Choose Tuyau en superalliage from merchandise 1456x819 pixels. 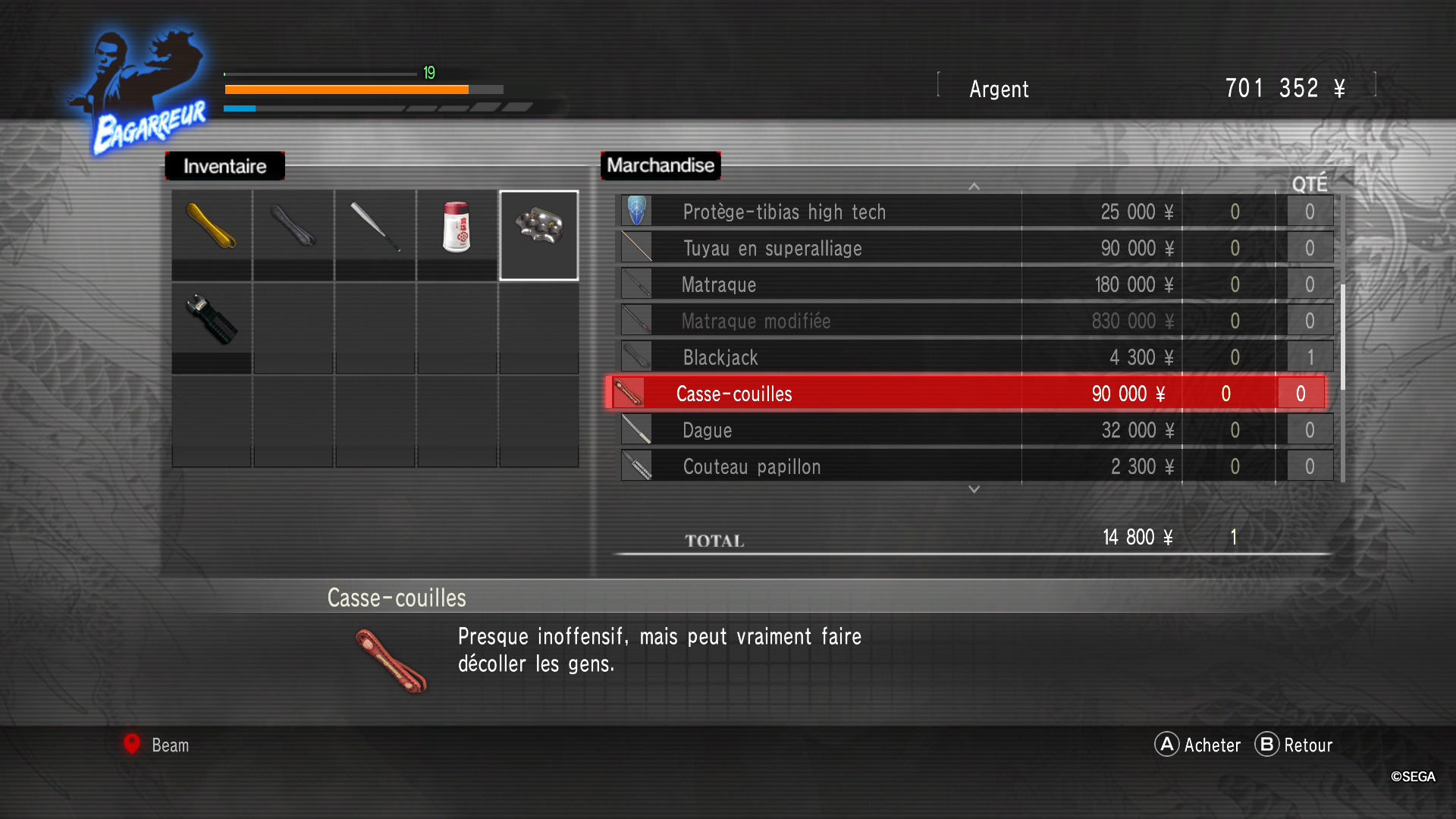coord(772,249)
